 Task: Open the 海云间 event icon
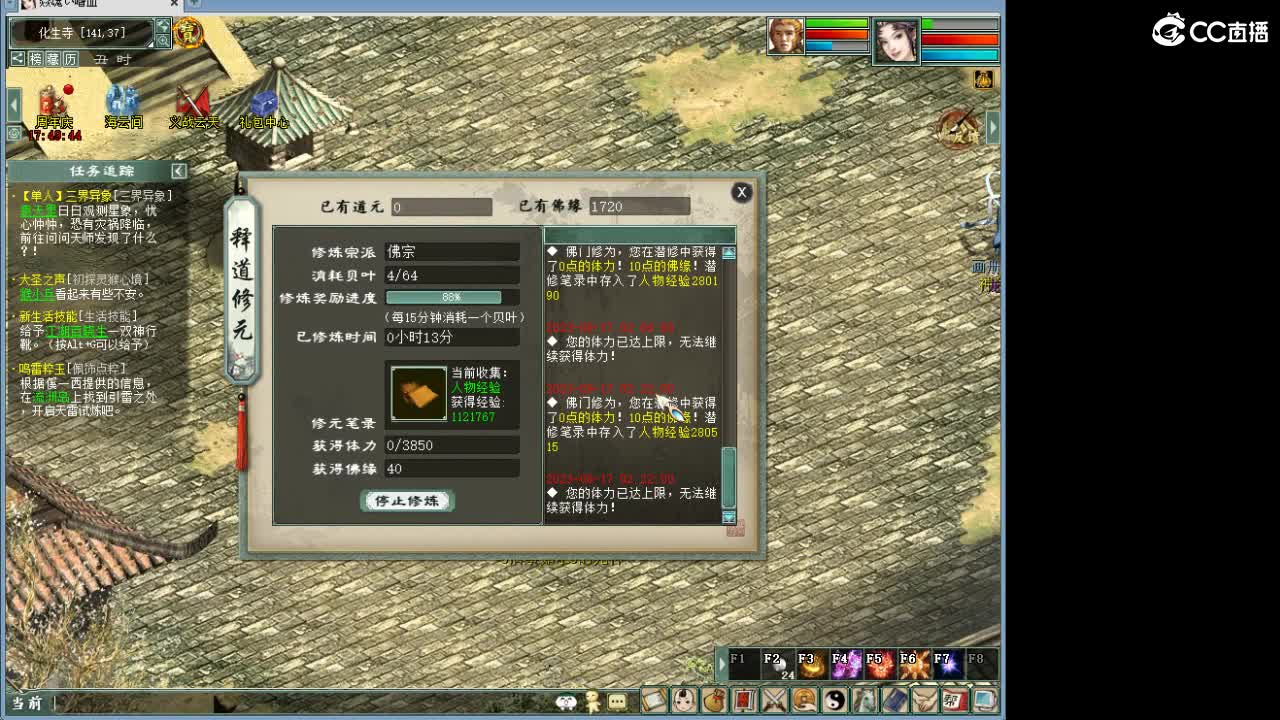point(122,100)
